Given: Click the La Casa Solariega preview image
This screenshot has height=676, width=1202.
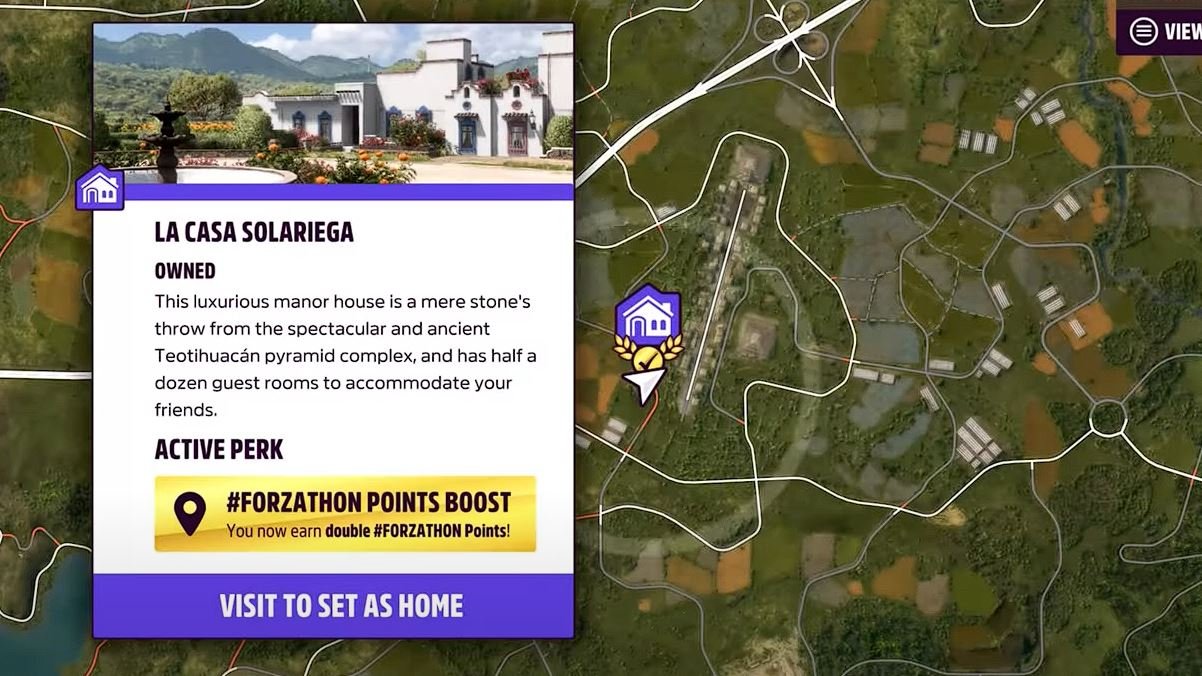Looking at the screenshot, I should click(x=334, y=103).
